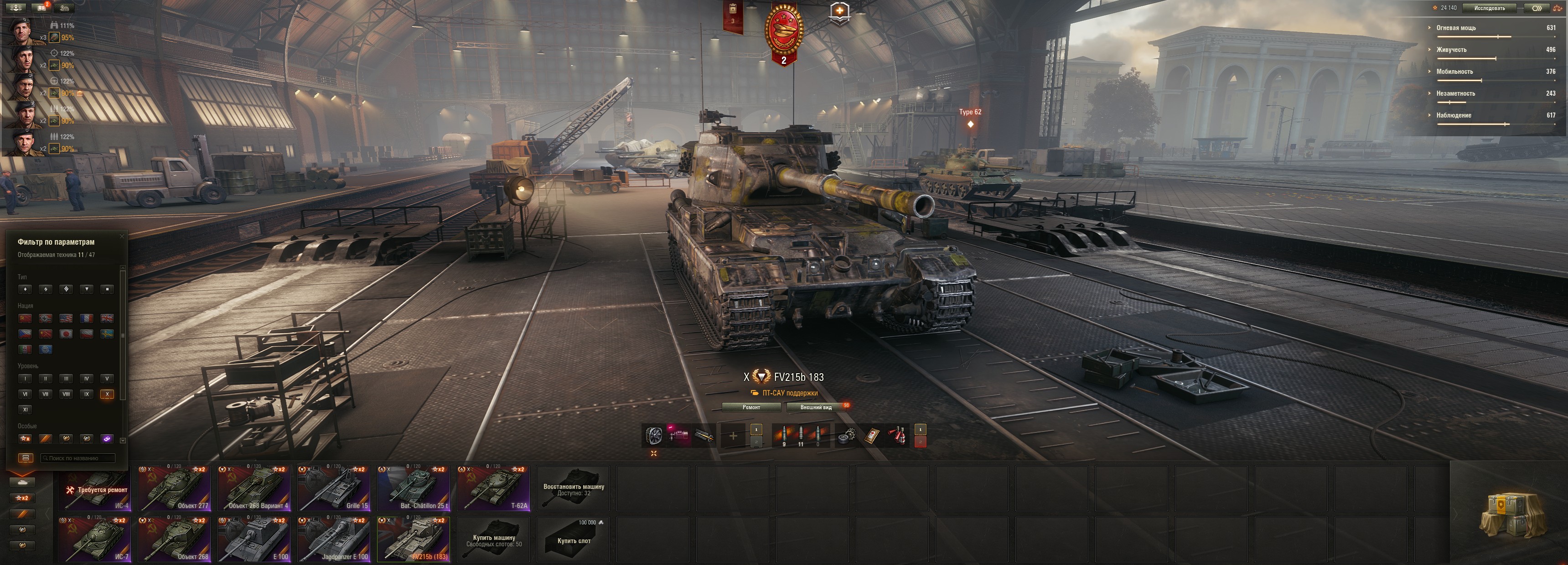Screen dimensions: 1568x565
Task: Select the E 100 tank card
Action: click(254, 539)
